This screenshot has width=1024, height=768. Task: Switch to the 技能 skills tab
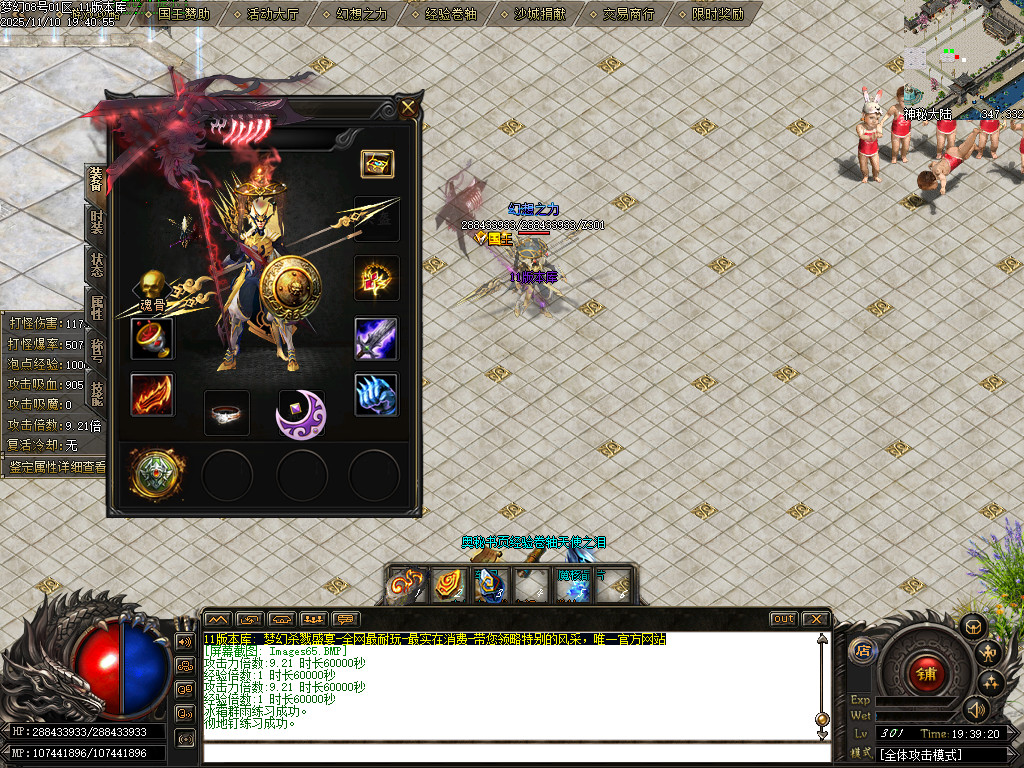[96, 393]
